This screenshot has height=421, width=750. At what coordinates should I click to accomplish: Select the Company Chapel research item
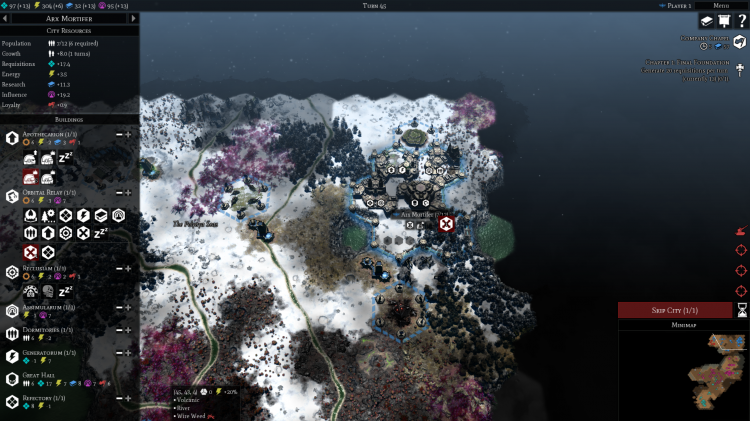[739, 42]
